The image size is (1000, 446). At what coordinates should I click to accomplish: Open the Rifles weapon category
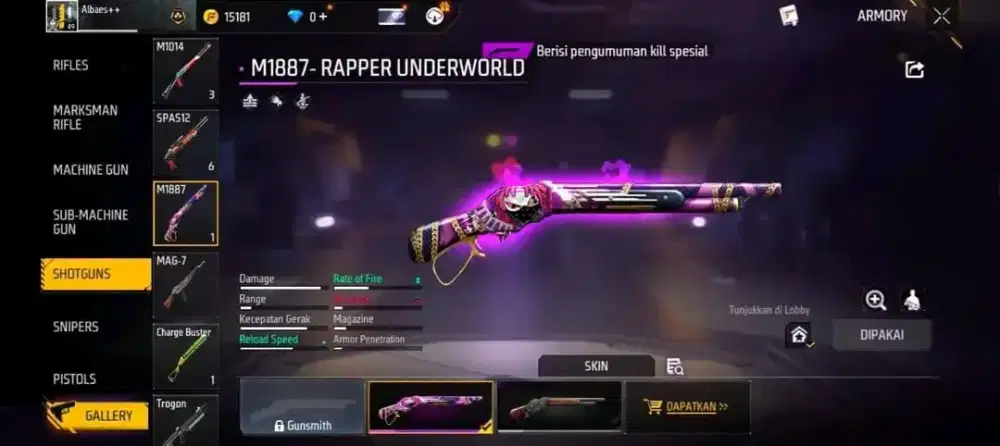[x=71, y=65]
